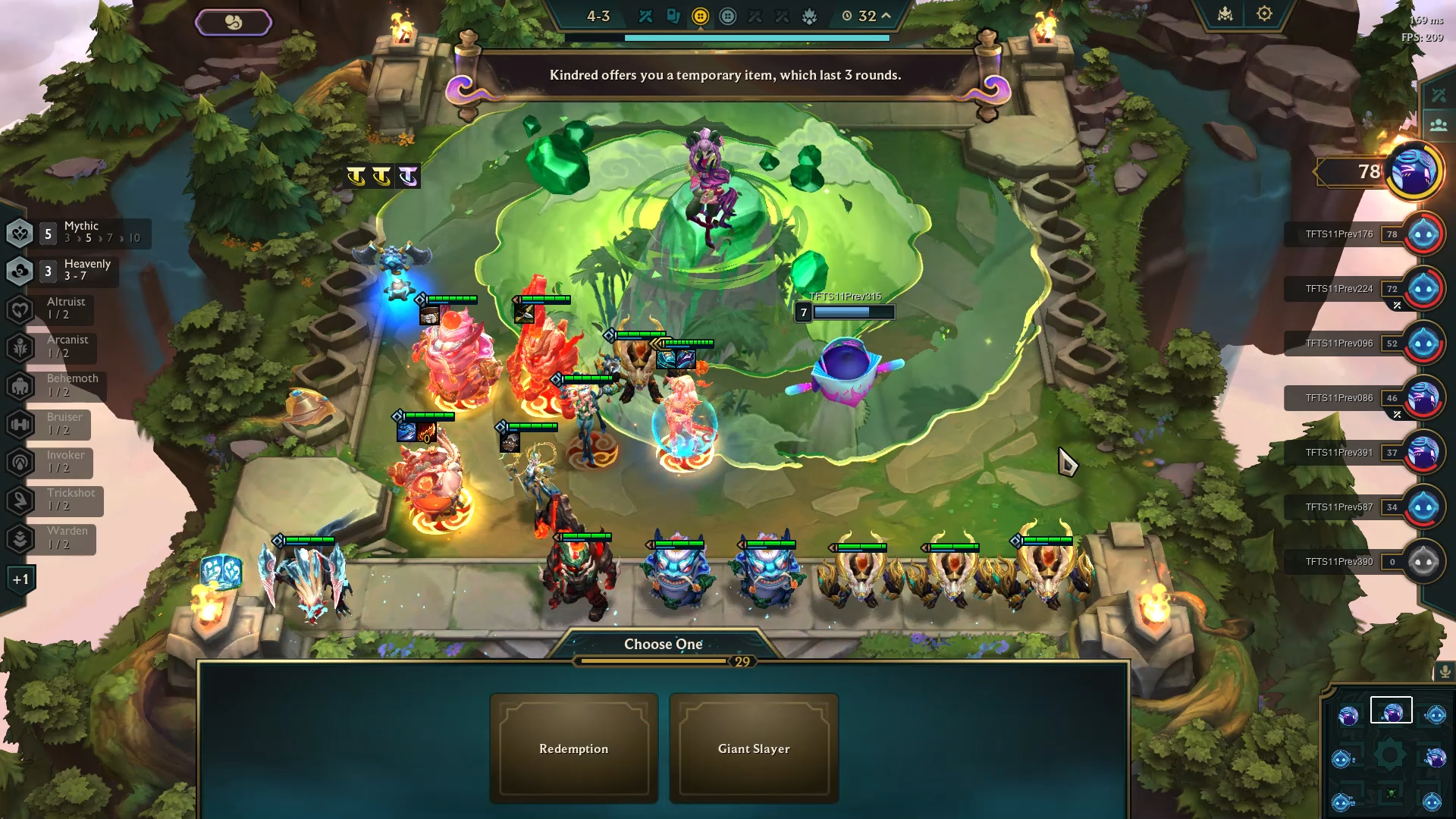Viewport: 1456px width, 819px height.
Task: Expand hidden traits with the +1 button
Action: pyautogui.click(x=20, y=578)
